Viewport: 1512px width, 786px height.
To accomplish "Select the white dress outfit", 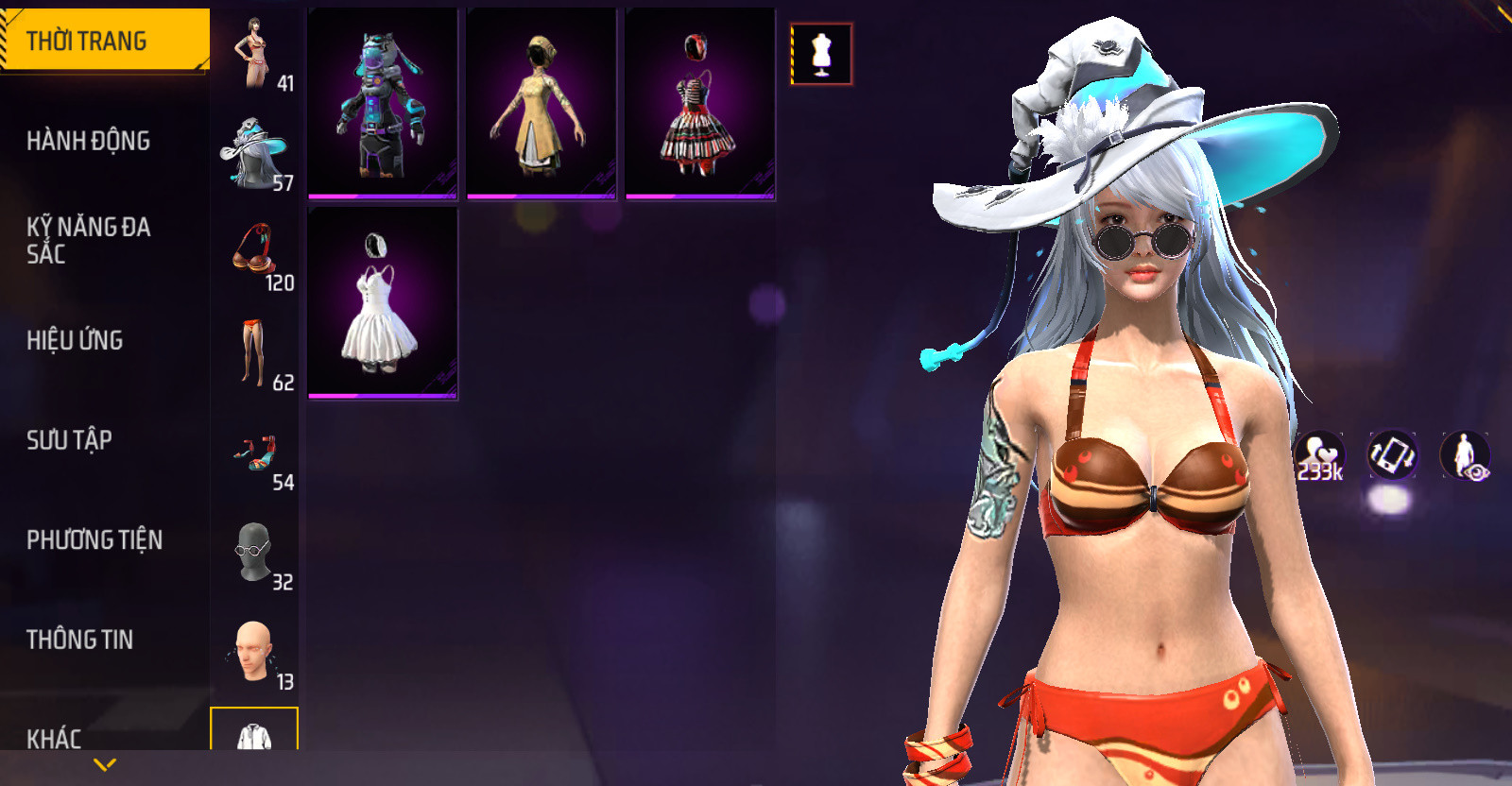I will coord(383,302).
